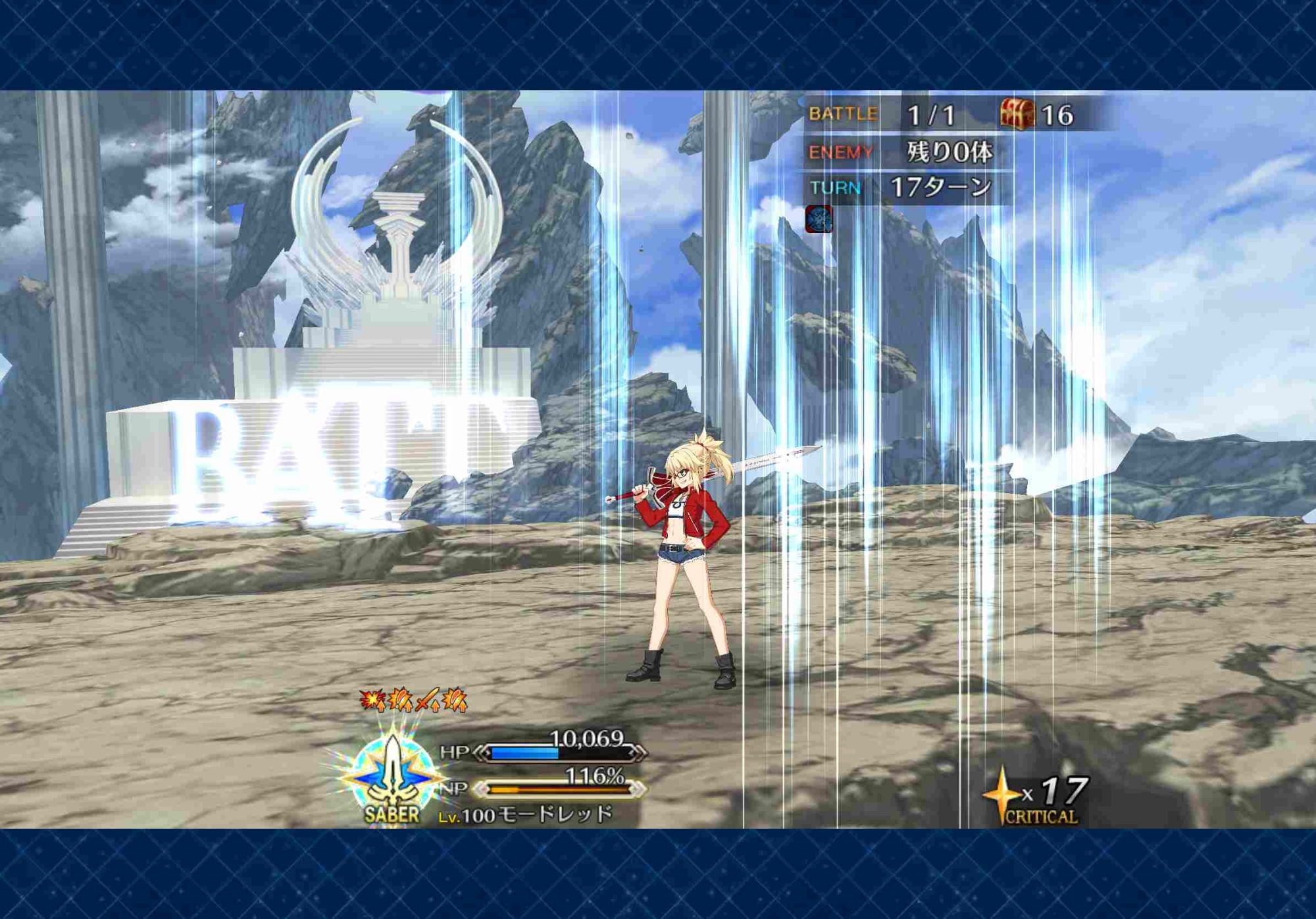This screenshot has height=919, width=1316.
Task: Inspect the buff icons above Mordred's HP
Action: [413, 700]
